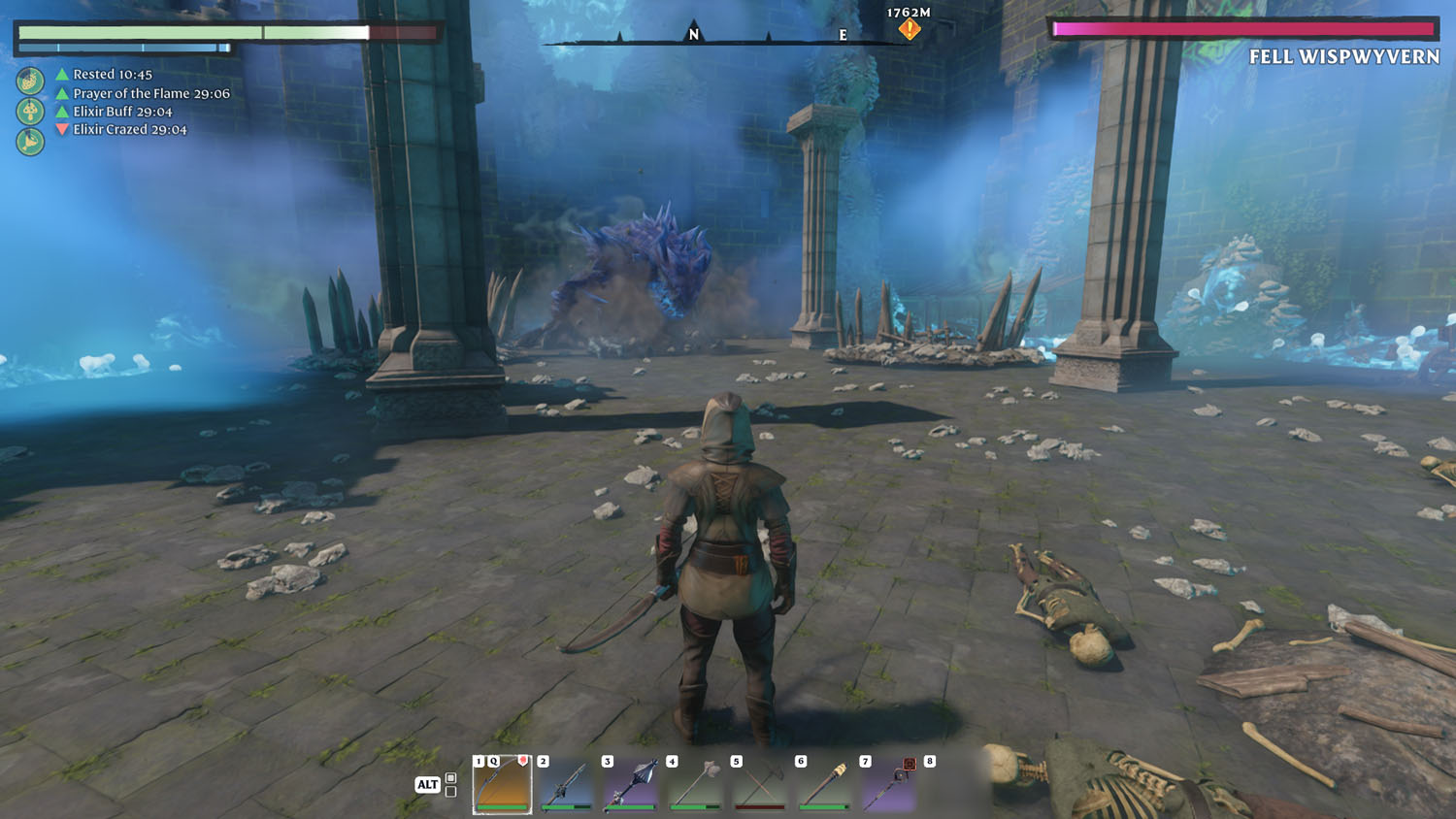This screenshot has width=1456, height=819.
Task: Click the N marker on the compass
Action: click(692, 35)
